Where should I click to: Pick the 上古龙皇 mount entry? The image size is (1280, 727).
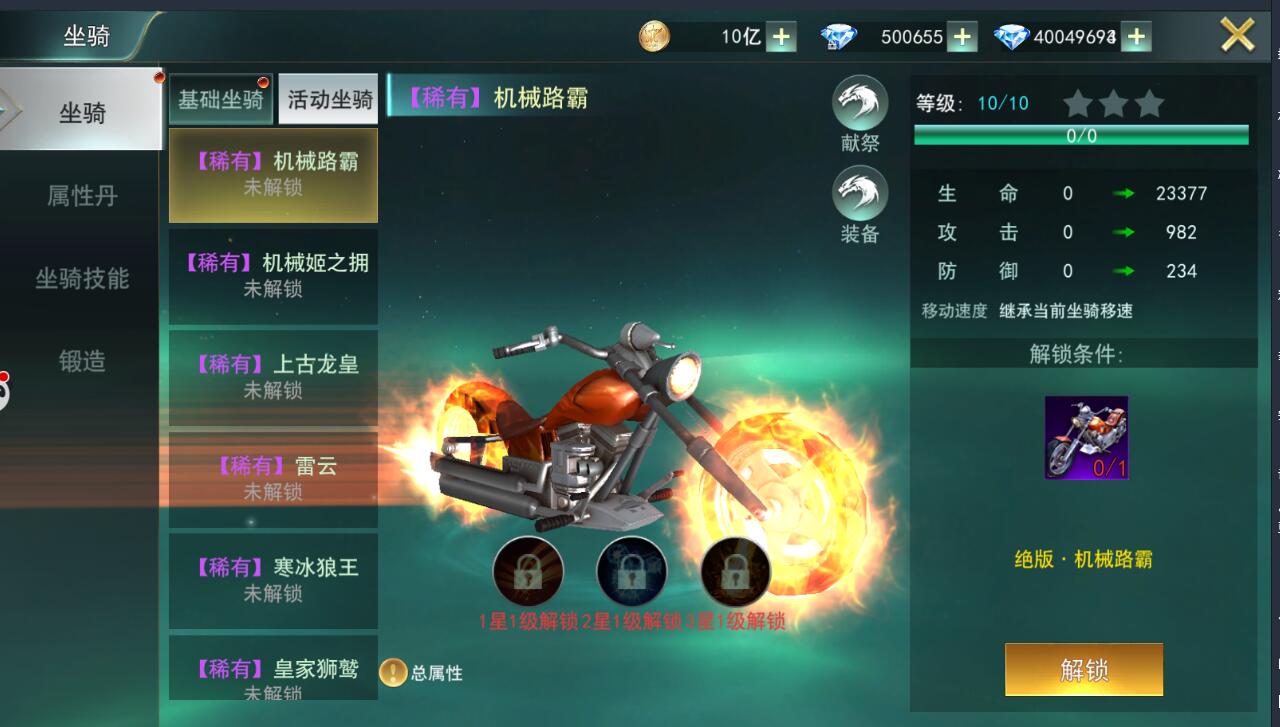click(x=273, y=377)
